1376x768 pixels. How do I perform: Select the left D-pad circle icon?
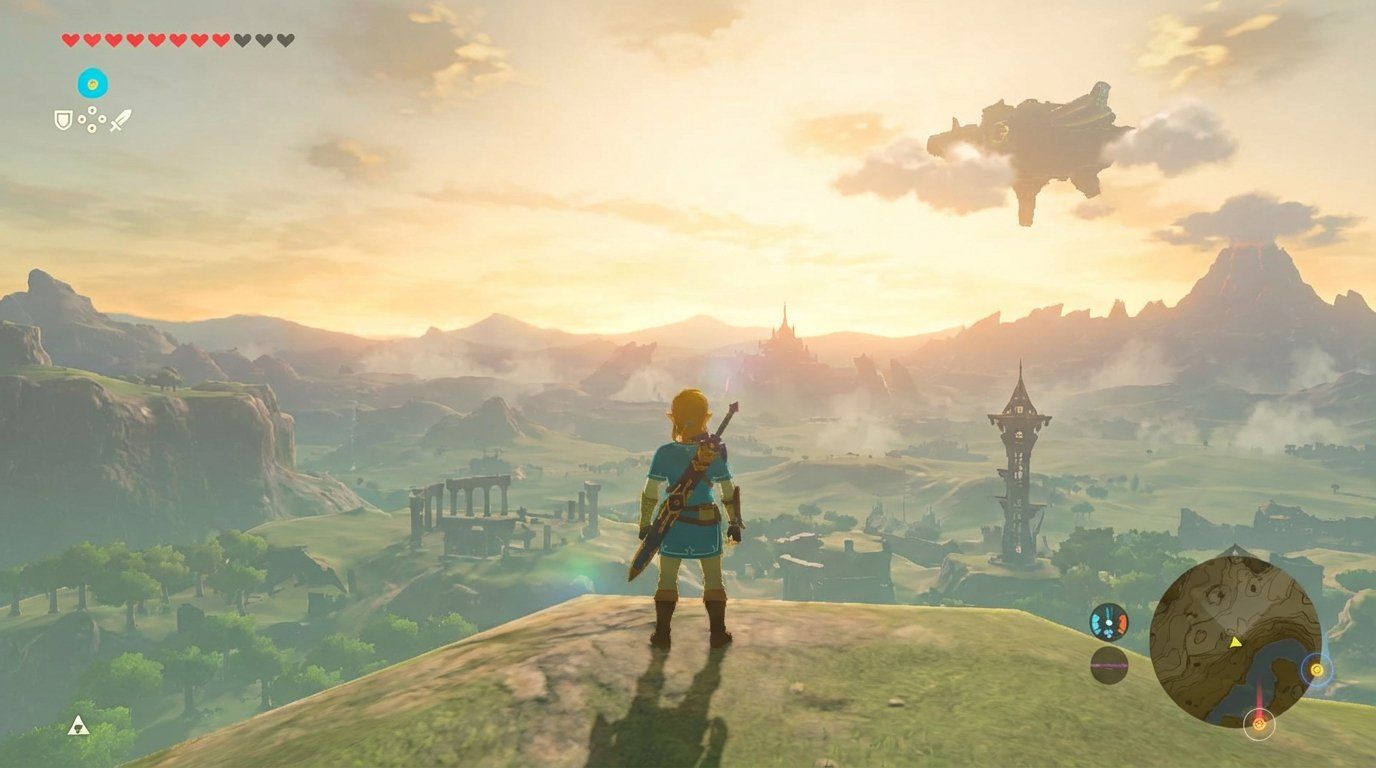[82, 119]
